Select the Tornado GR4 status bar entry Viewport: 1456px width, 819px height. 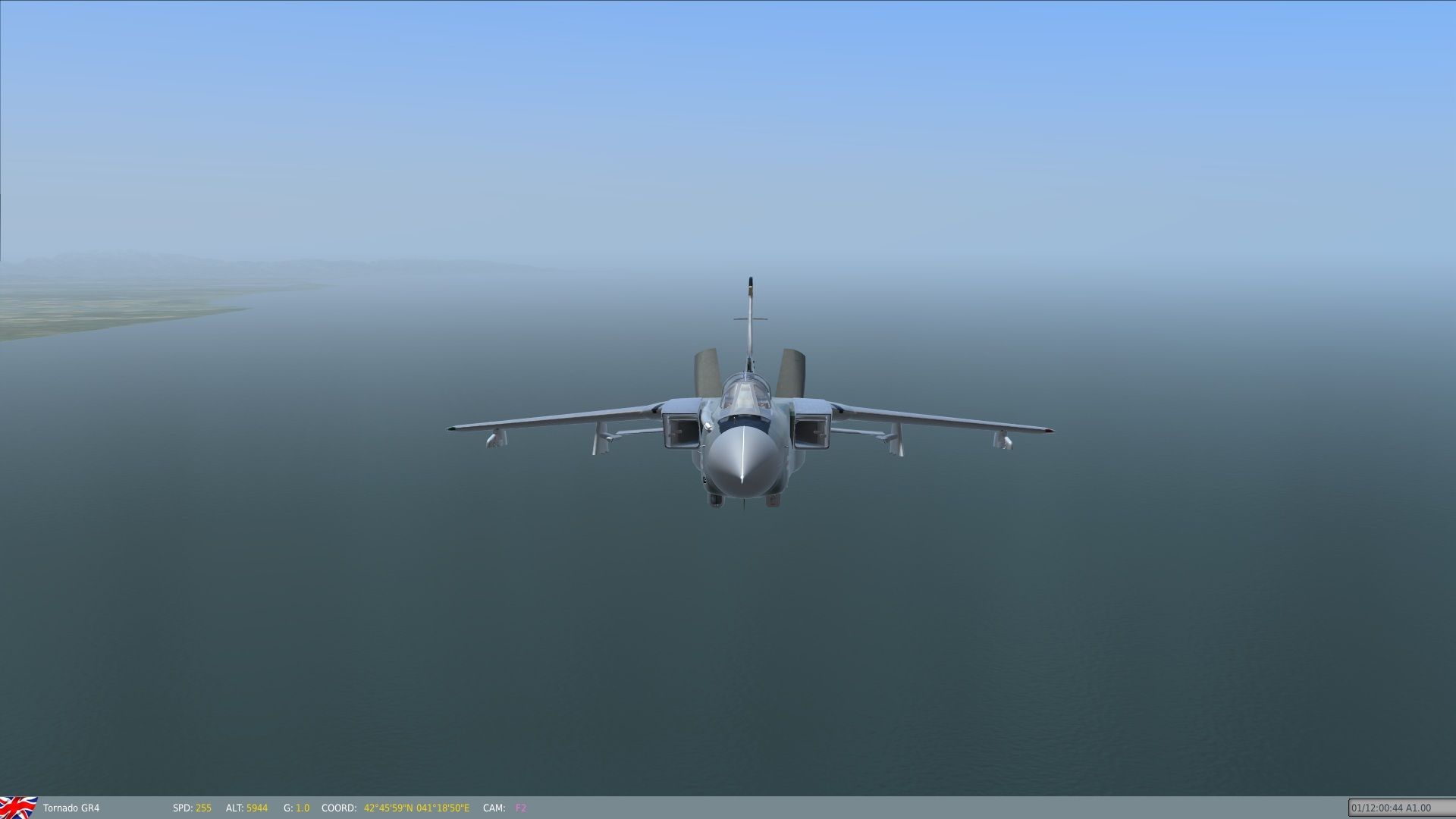click(x=72, y=808)
